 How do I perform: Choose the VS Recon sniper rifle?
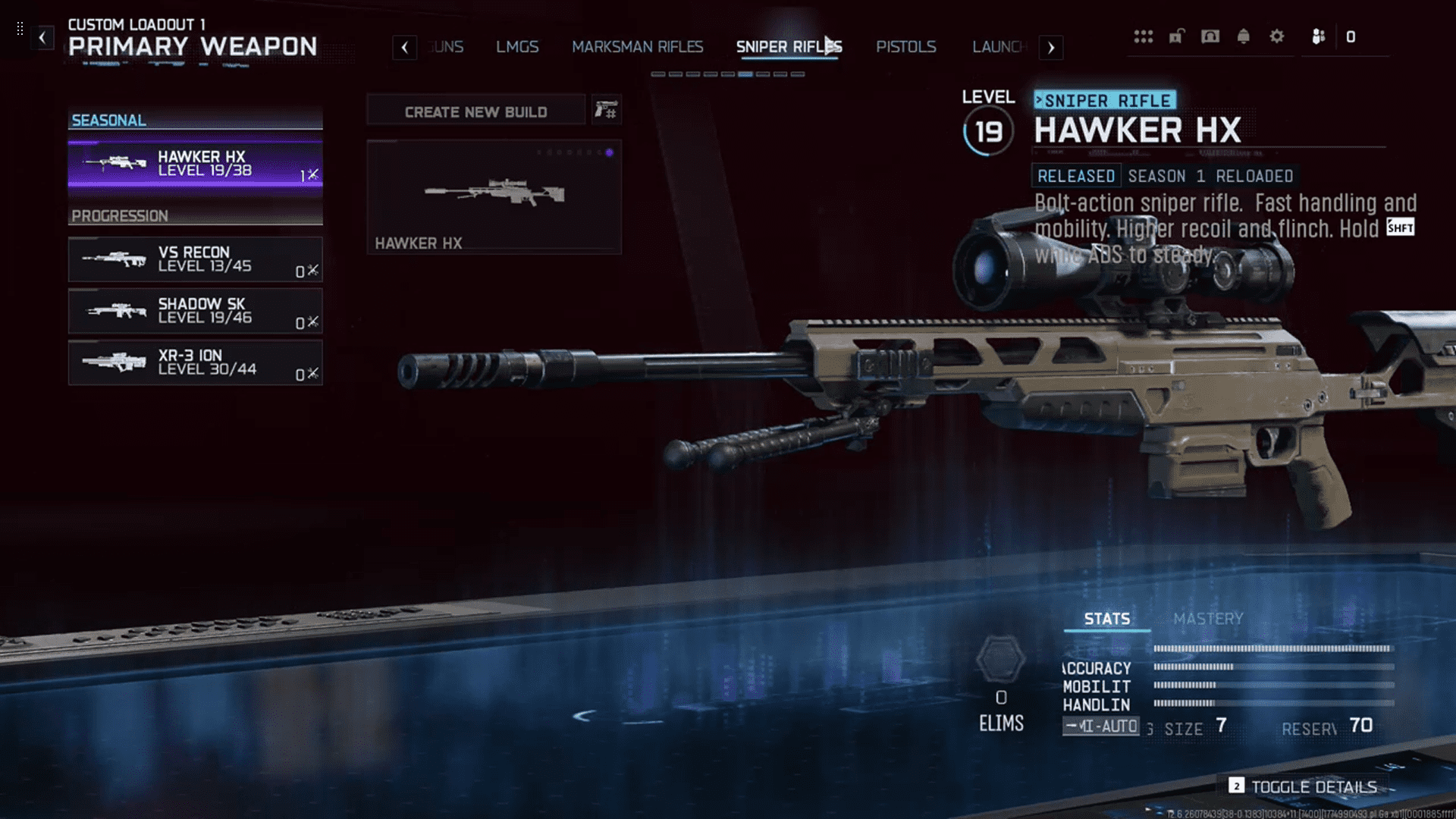(195, 259)
